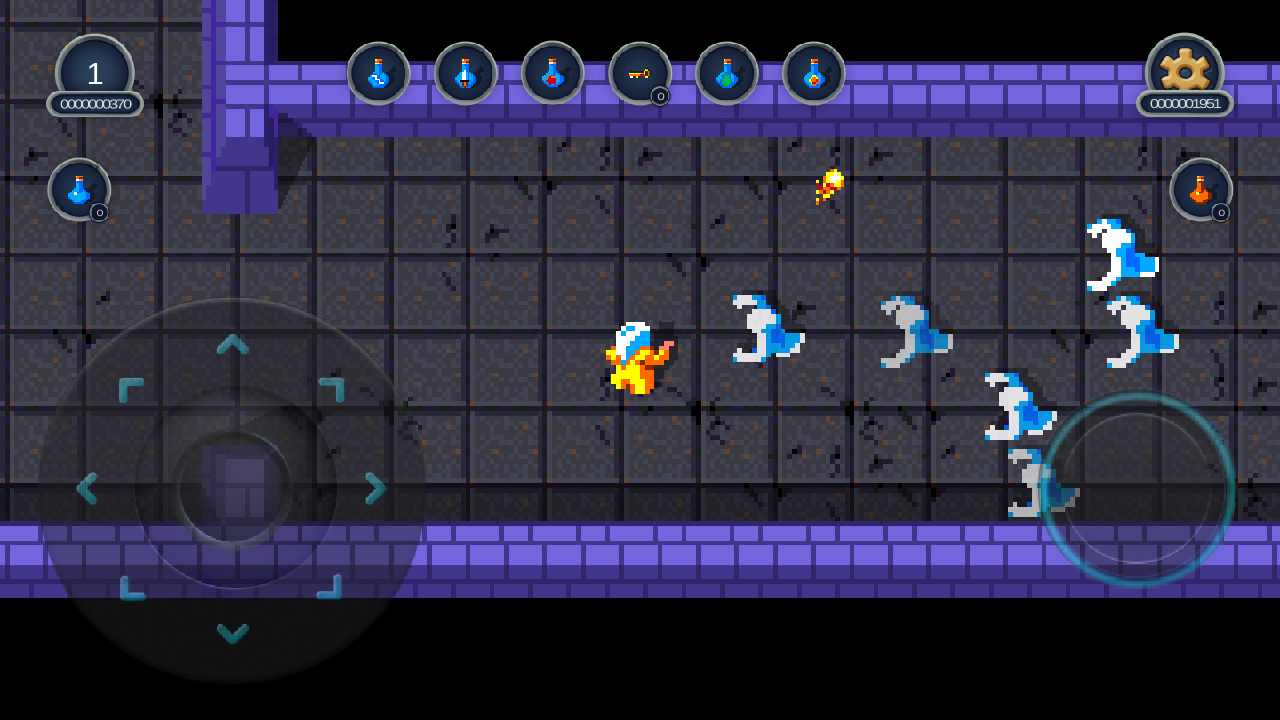
Task: Click the floating golden key pickup
Action: coord(828,185)
